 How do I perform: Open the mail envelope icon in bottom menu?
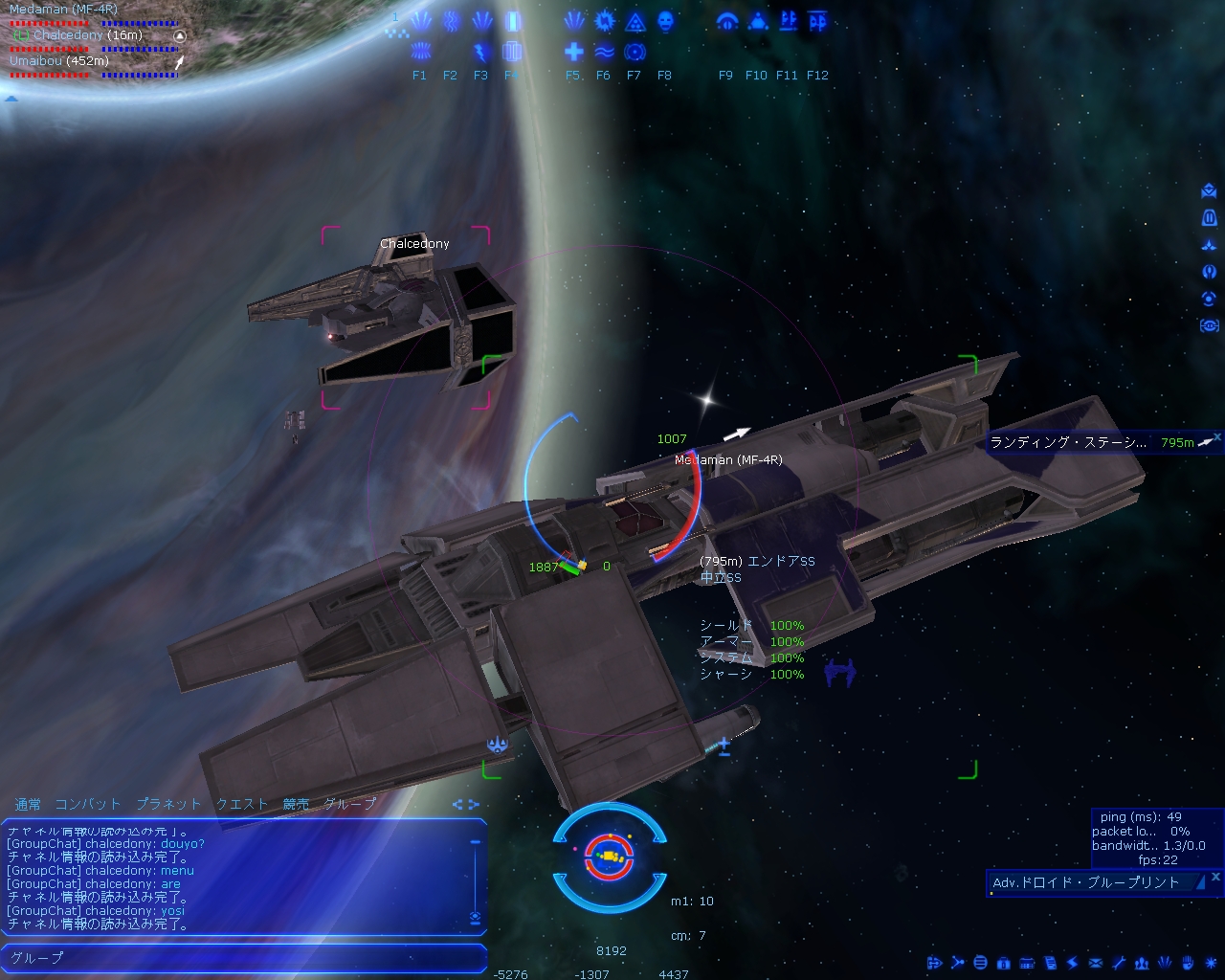point(1095,963)
